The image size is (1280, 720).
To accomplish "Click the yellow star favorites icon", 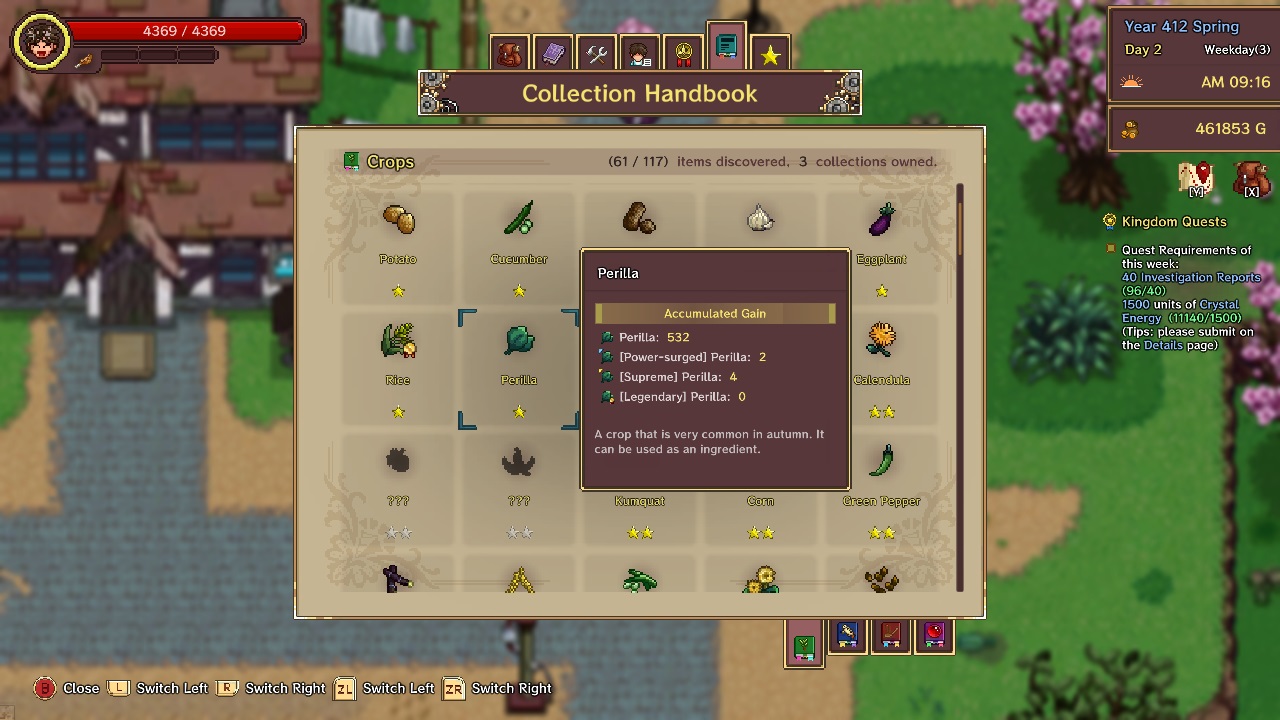I will [x=770, y=52].
